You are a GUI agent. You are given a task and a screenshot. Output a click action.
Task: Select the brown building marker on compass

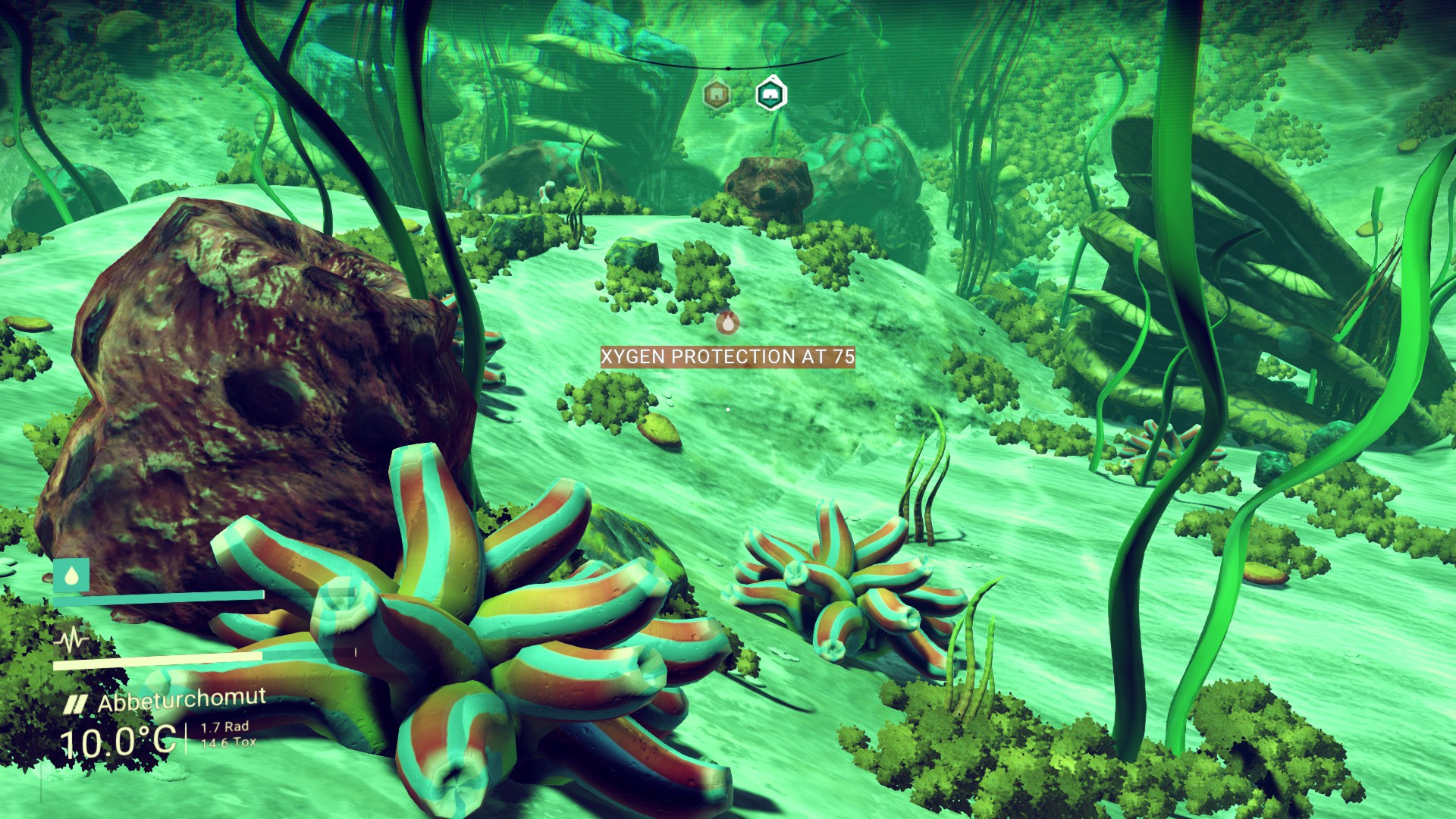click(714, 95)
